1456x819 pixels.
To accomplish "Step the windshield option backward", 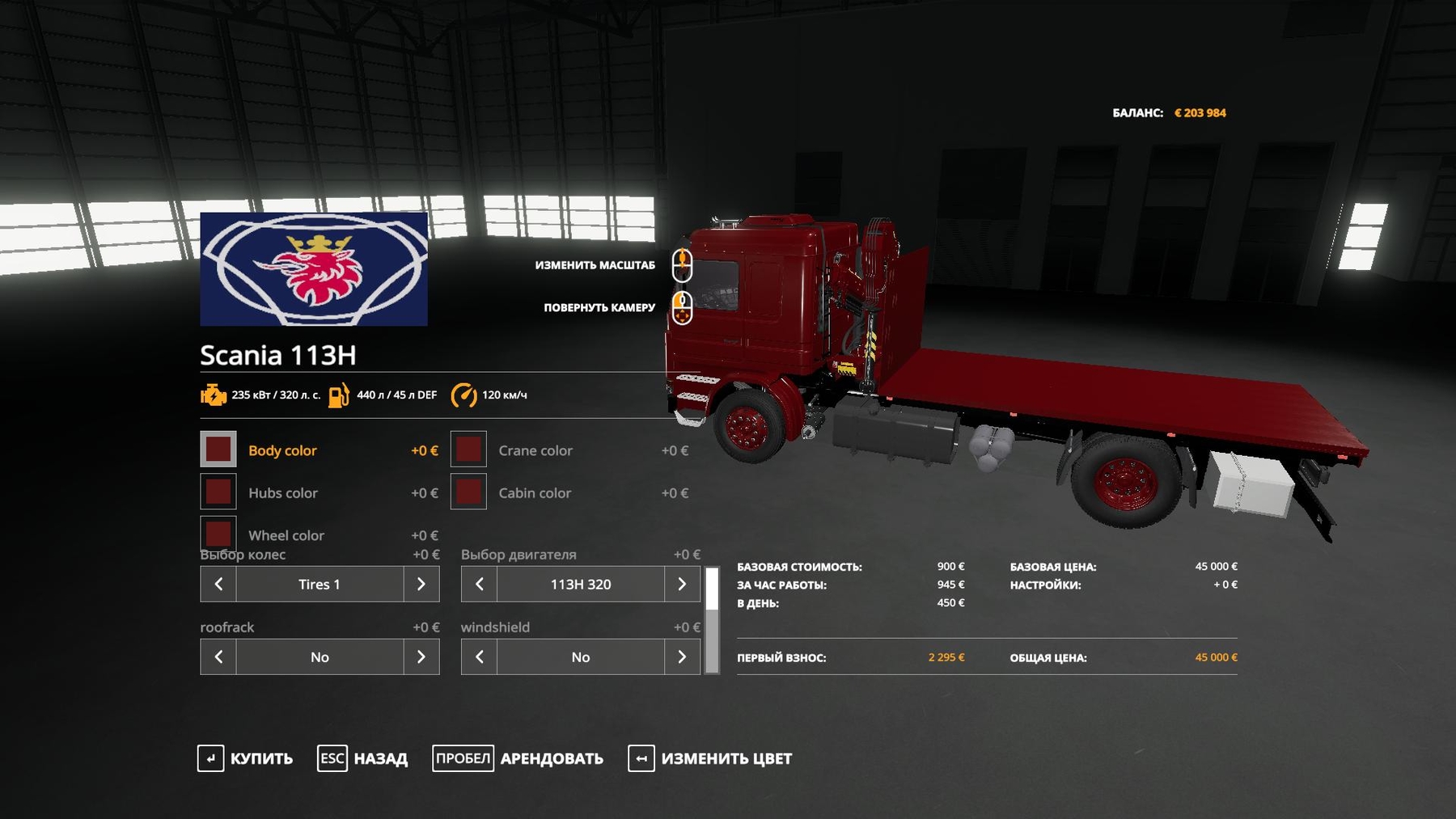I will point(480,656).
